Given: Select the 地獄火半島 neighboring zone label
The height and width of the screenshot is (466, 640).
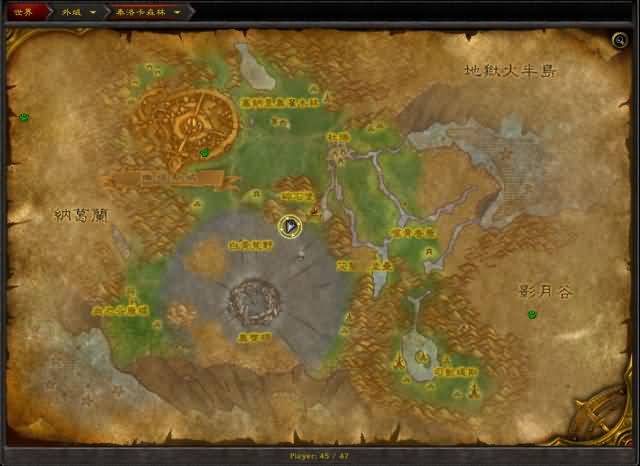Looking at the screenshot, I should (510, 71).
